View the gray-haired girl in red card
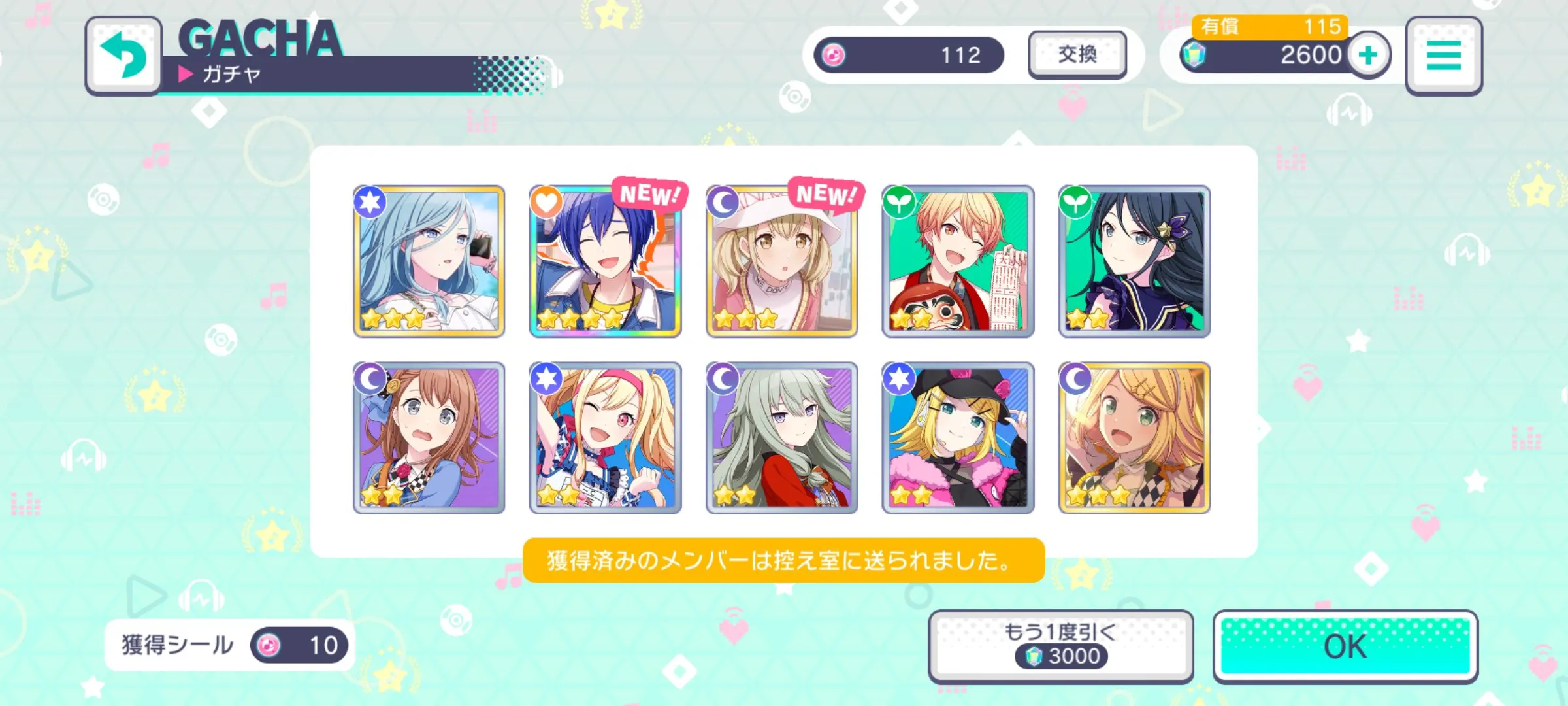The width and height of the screenshot is (1568, 706). point(781,437)
